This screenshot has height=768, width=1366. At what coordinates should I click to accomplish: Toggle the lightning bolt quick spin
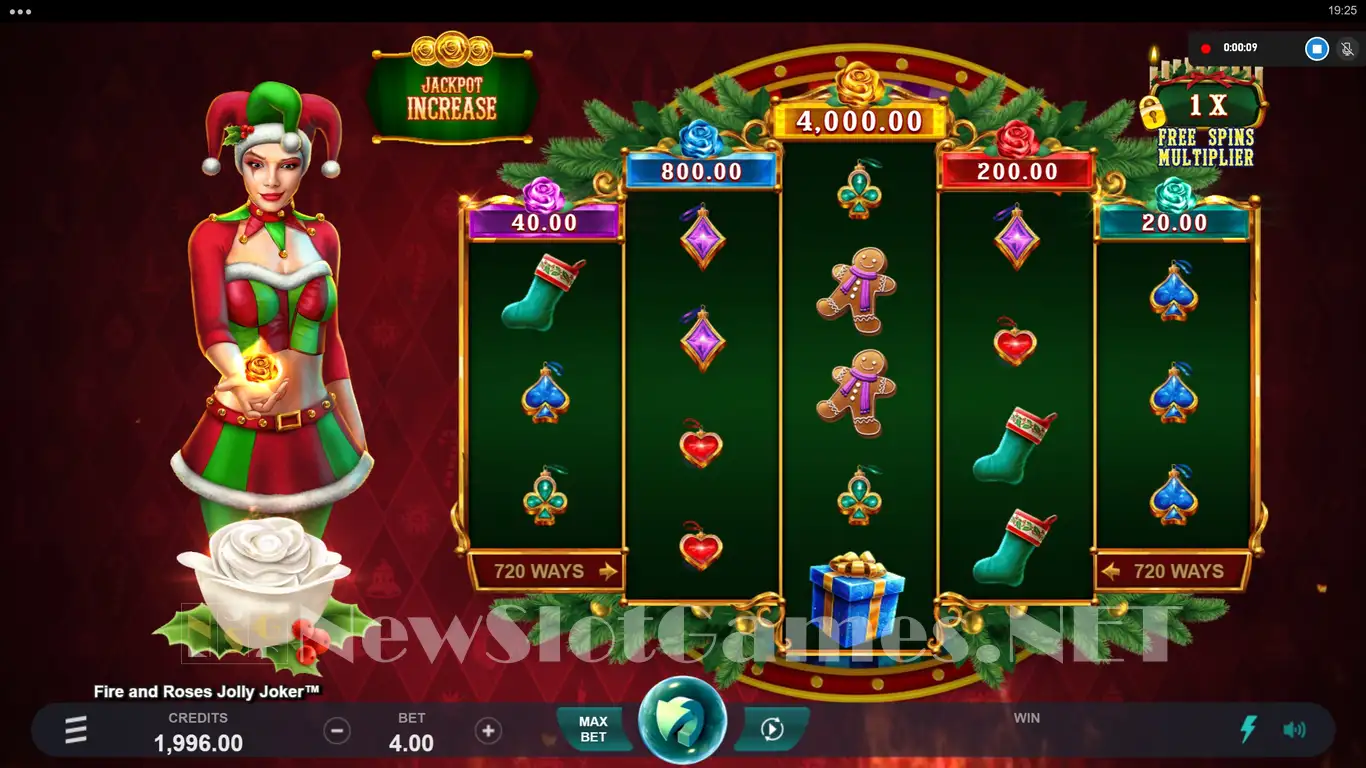(x=1248, y=730)
